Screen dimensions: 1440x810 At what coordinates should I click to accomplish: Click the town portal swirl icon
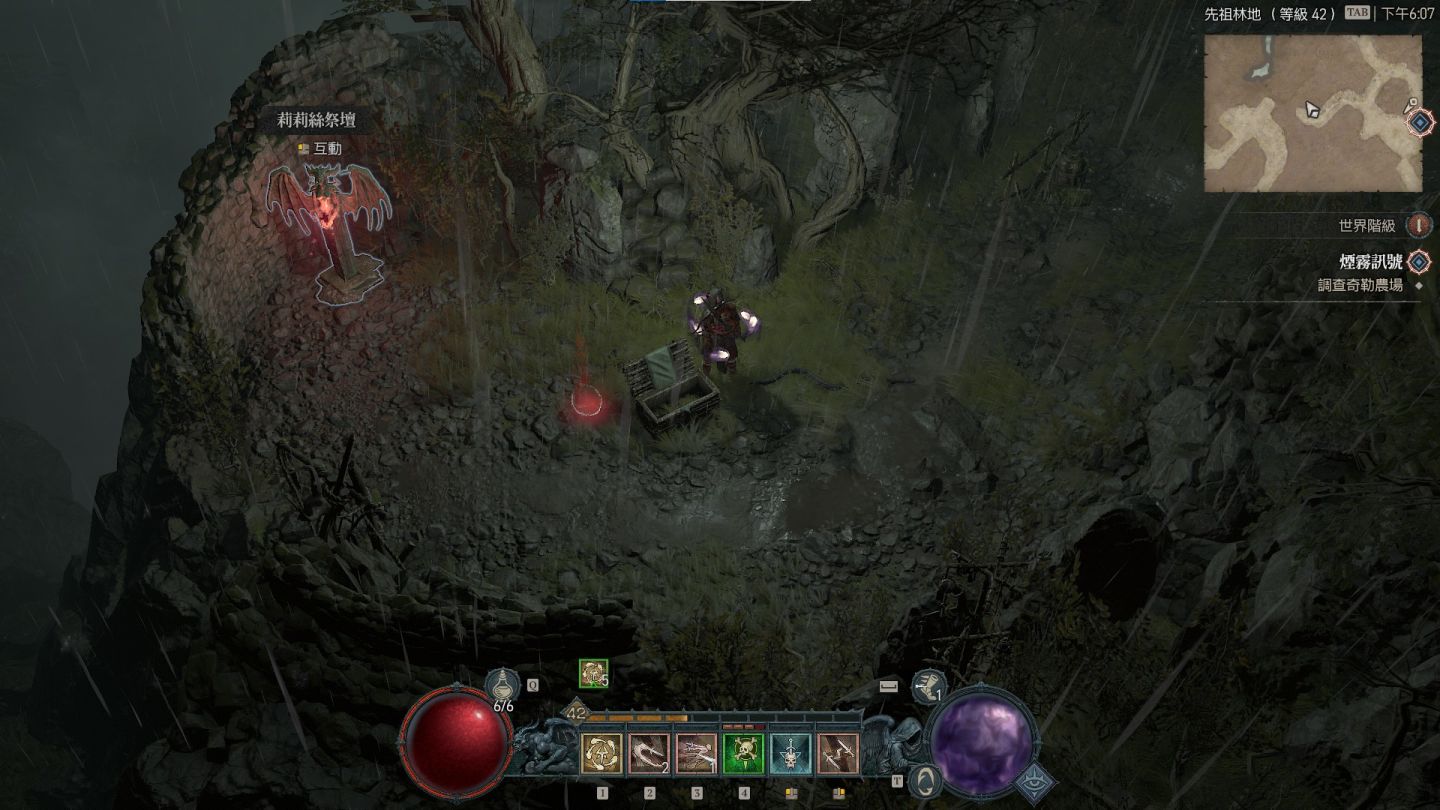927,781
